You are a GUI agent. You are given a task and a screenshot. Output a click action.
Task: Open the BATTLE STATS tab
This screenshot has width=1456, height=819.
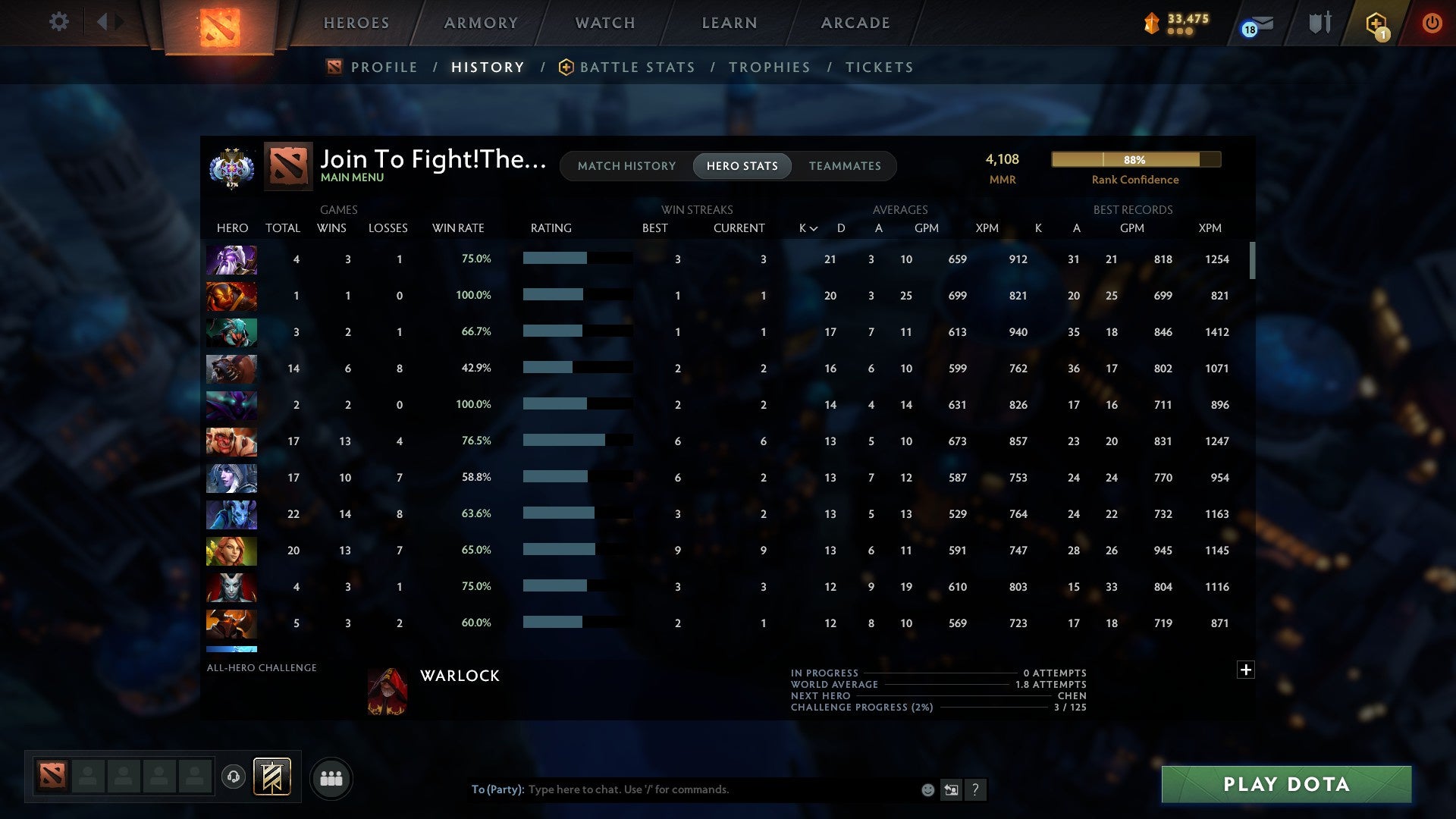point(637,67)
